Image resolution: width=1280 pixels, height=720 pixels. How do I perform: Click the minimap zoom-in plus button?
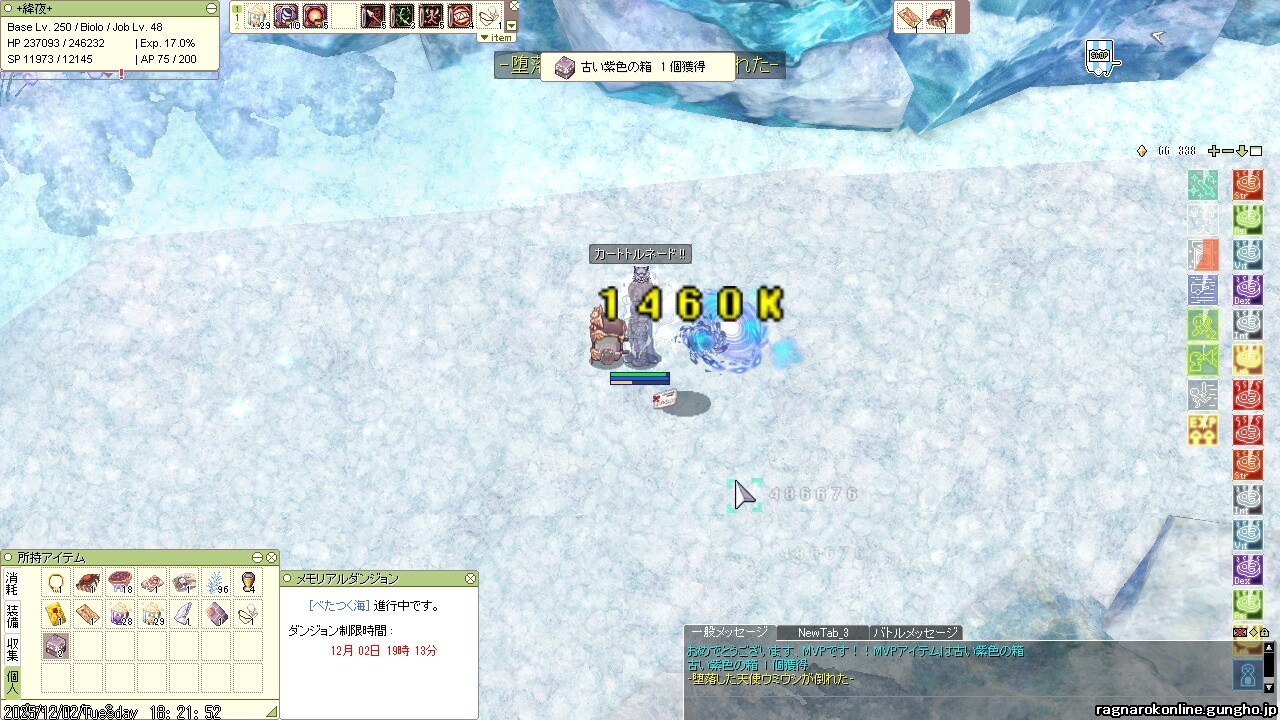(x=1214, y=151)
